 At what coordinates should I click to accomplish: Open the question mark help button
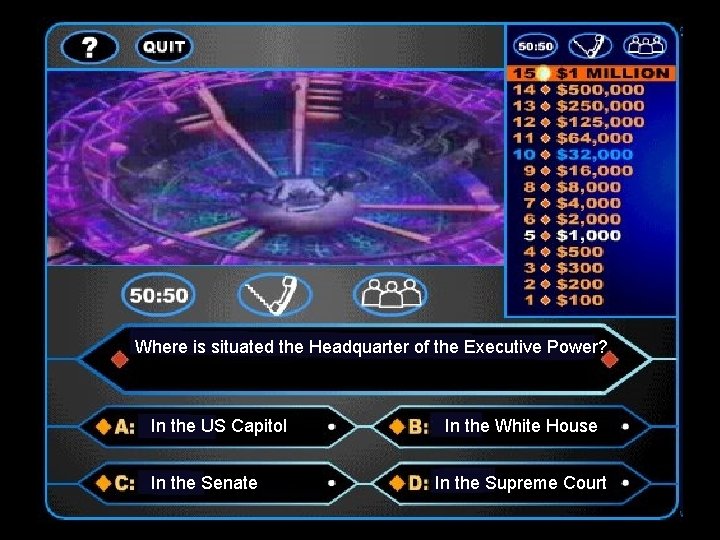[89, 47]
